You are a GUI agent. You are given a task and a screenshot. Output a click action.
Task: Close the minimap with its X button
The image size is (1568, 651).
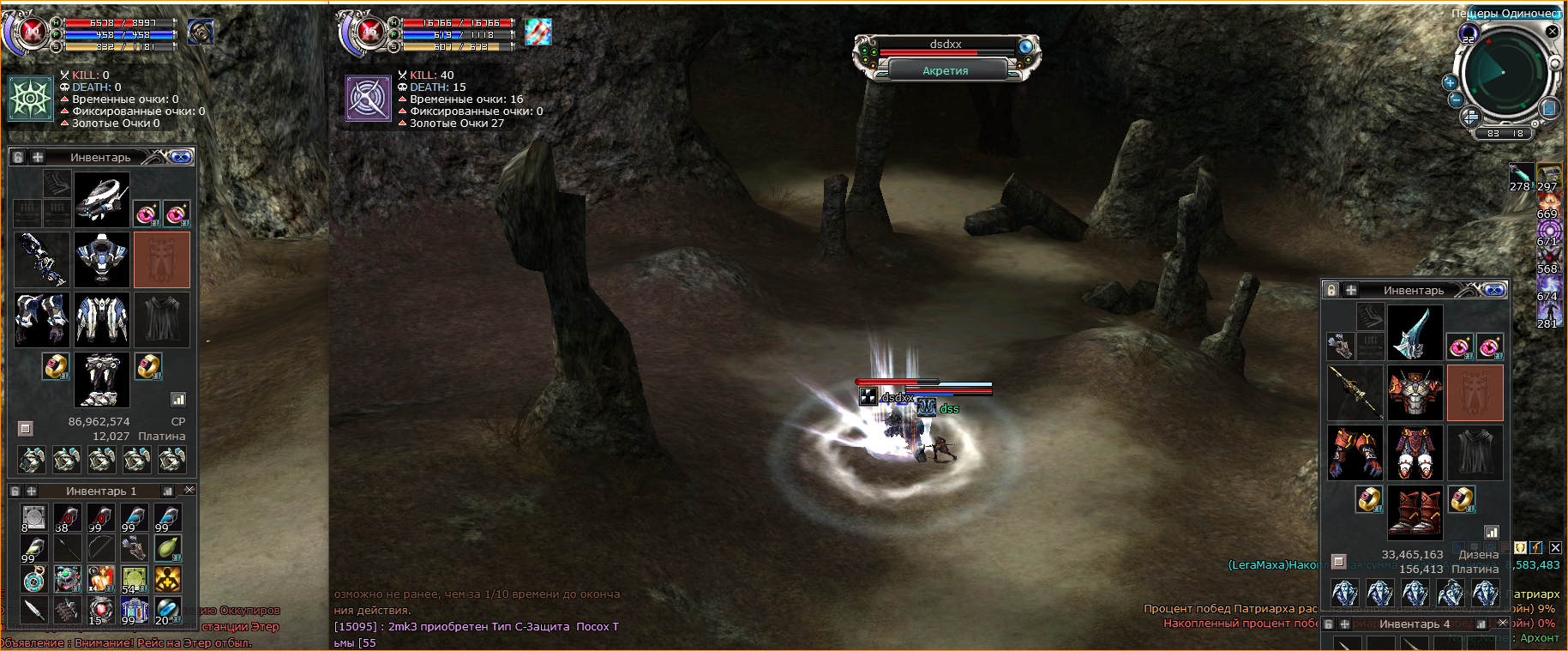coord(1552,31)
